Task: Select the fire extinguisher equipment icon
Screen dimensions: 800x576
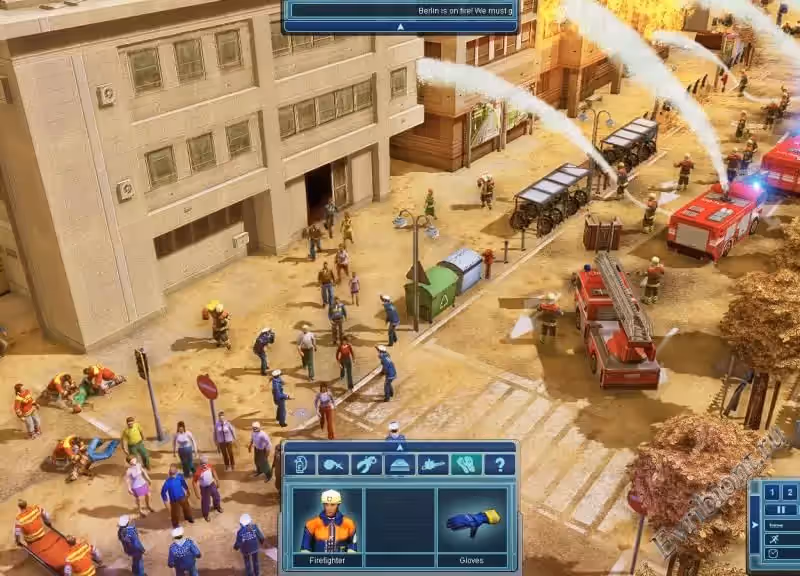Action: [300, 464]
